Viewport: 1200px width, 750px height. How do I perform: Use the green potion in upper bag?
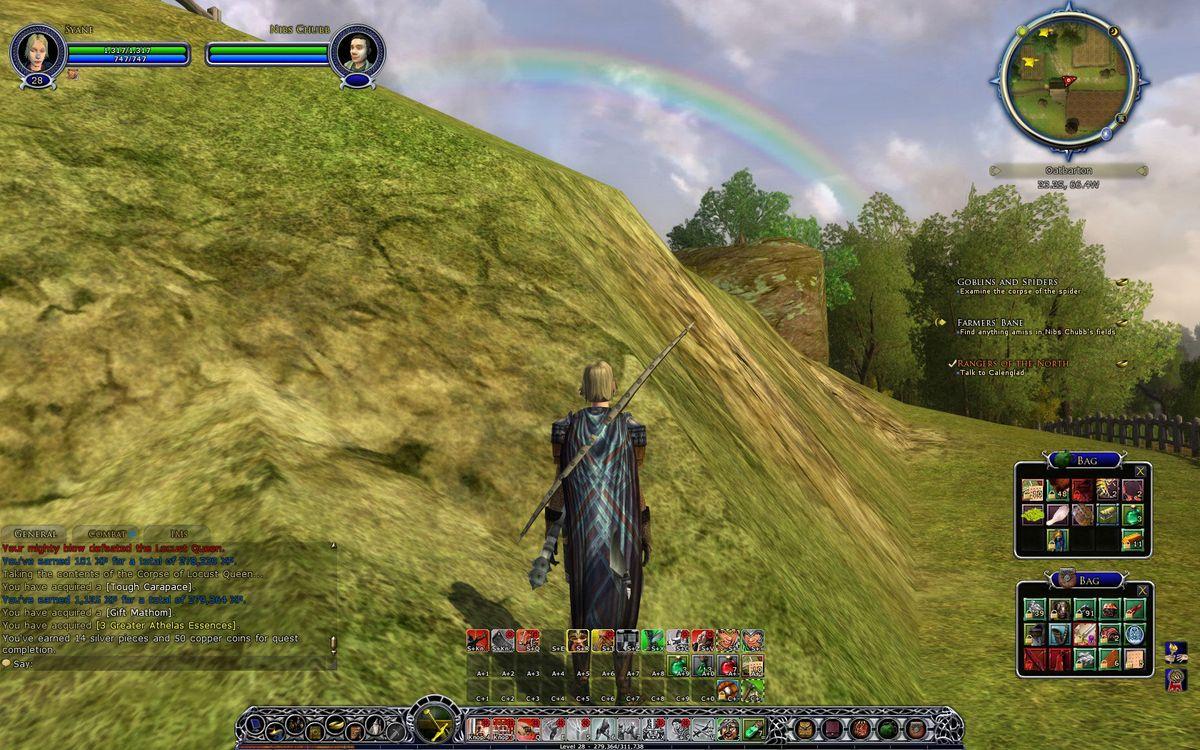[1132, 515]
